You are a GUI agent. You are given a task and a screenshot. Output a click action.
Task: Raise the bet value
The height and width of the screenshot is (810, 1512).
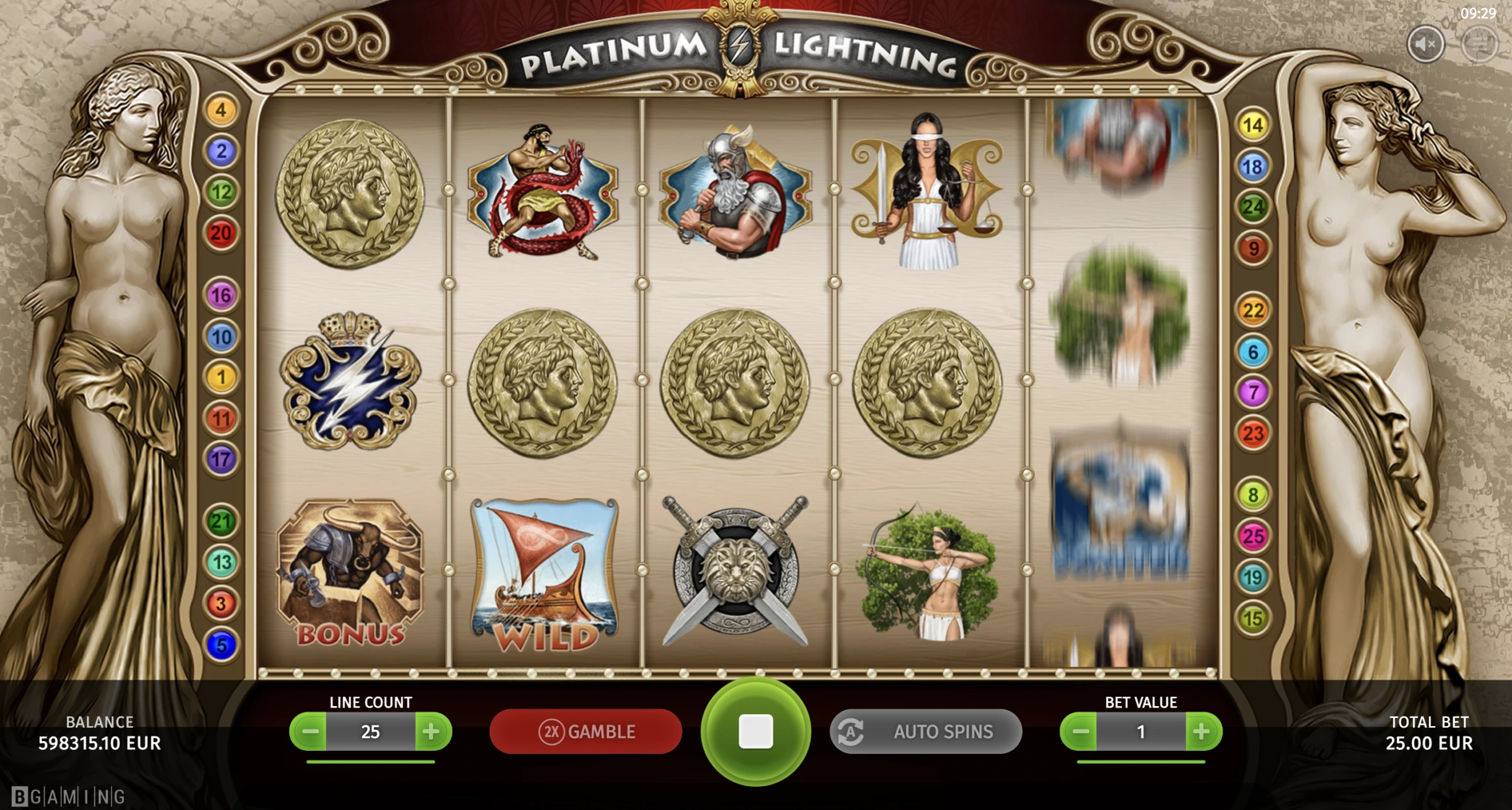(x=1202, y=731)
